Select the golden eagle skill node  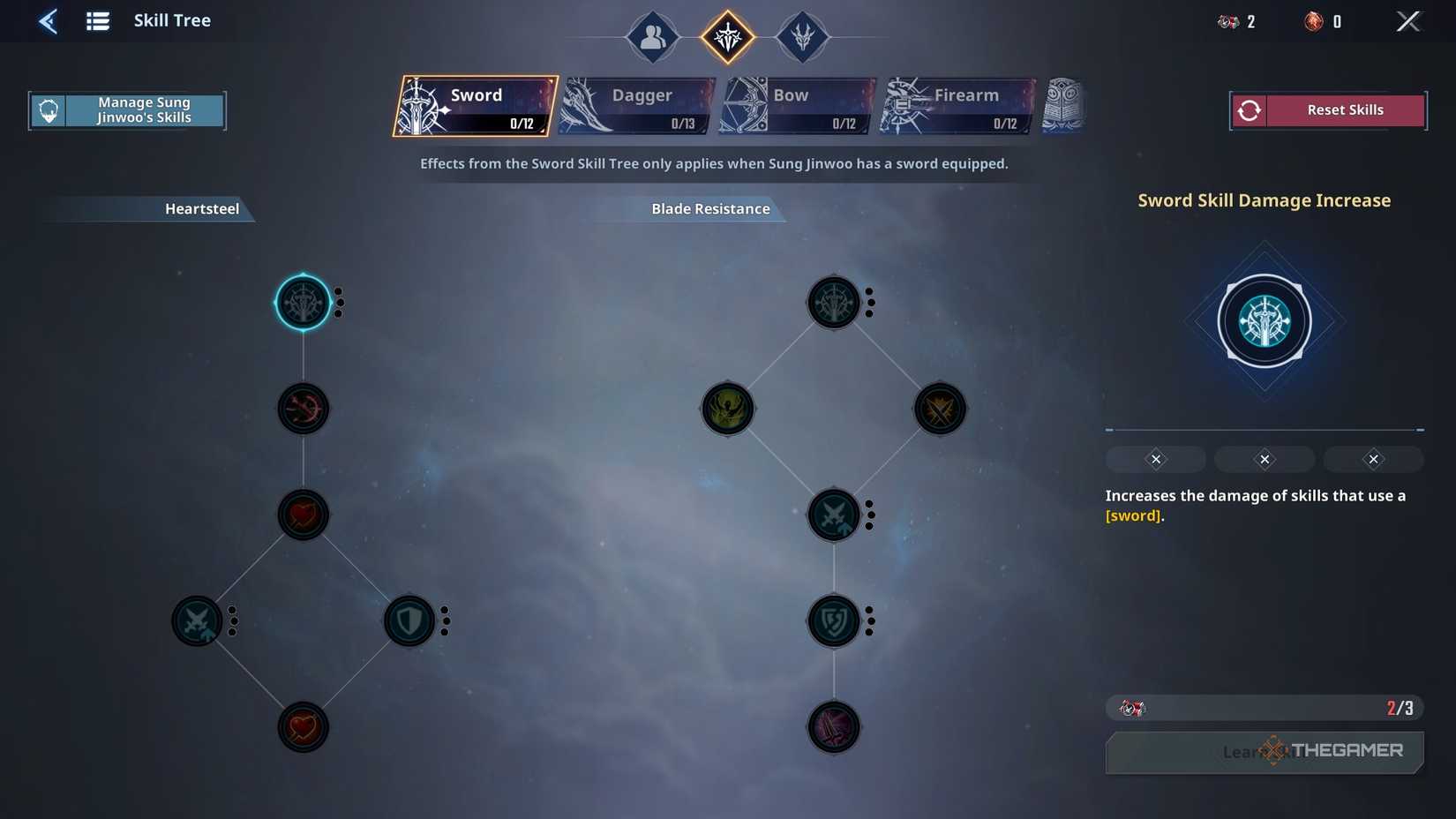727,409
